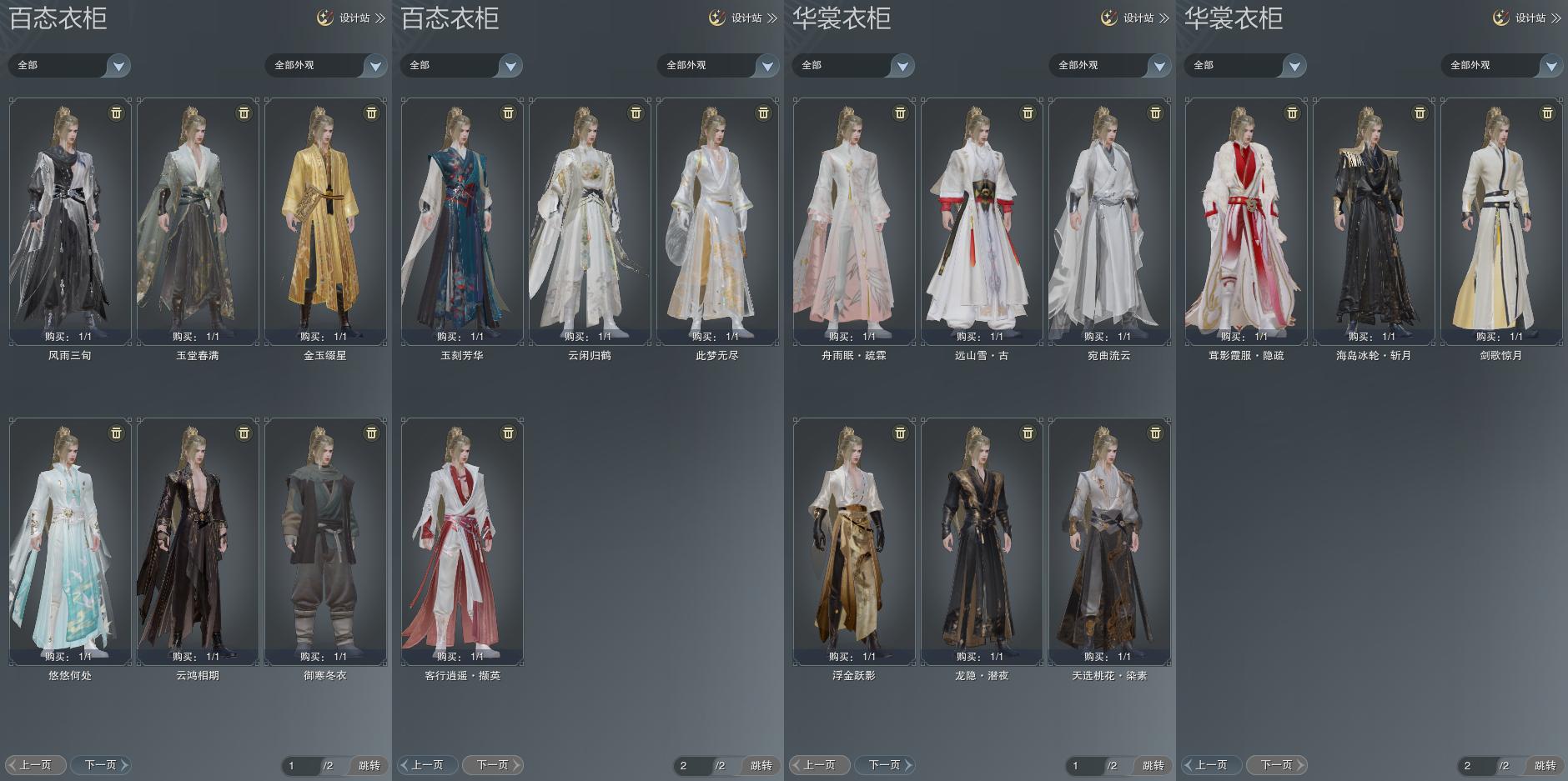
Task: Select the 悠悠何处 outfit card
Action: pyautogui.click(x=70, y=541)
